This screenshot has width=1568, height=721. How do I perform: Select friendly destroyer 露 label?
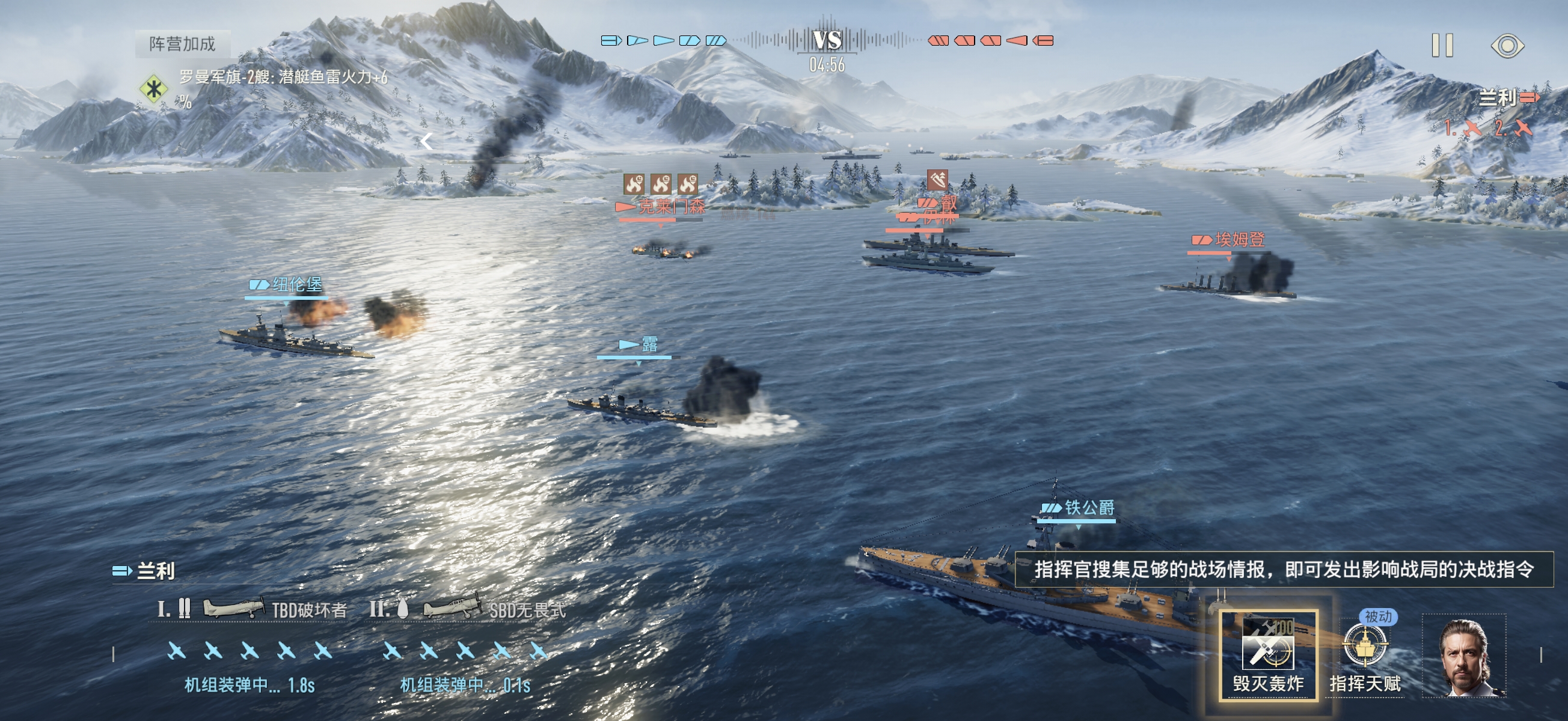coord(649,344)
